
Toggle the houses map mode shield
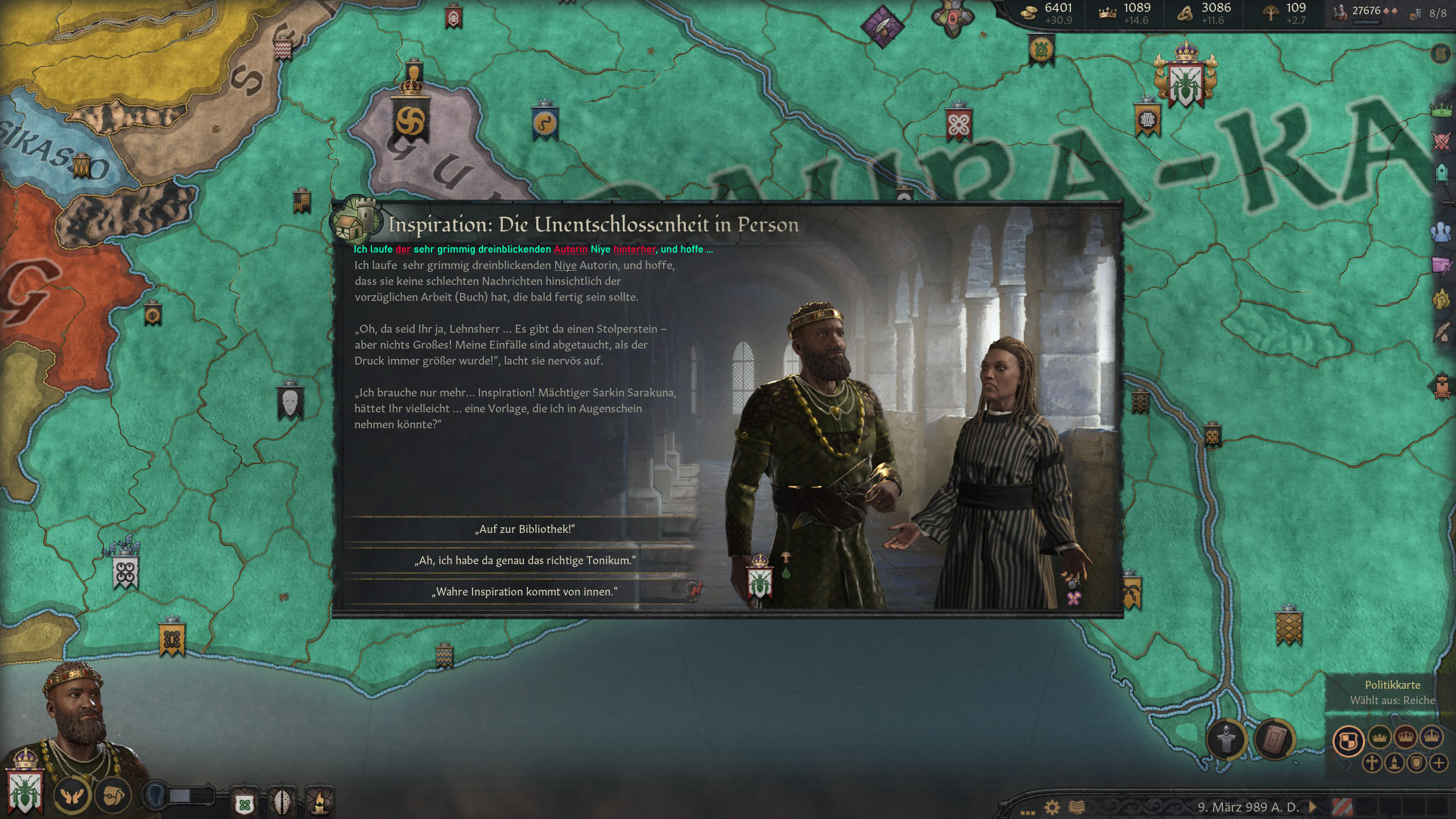pos(1416,763)
